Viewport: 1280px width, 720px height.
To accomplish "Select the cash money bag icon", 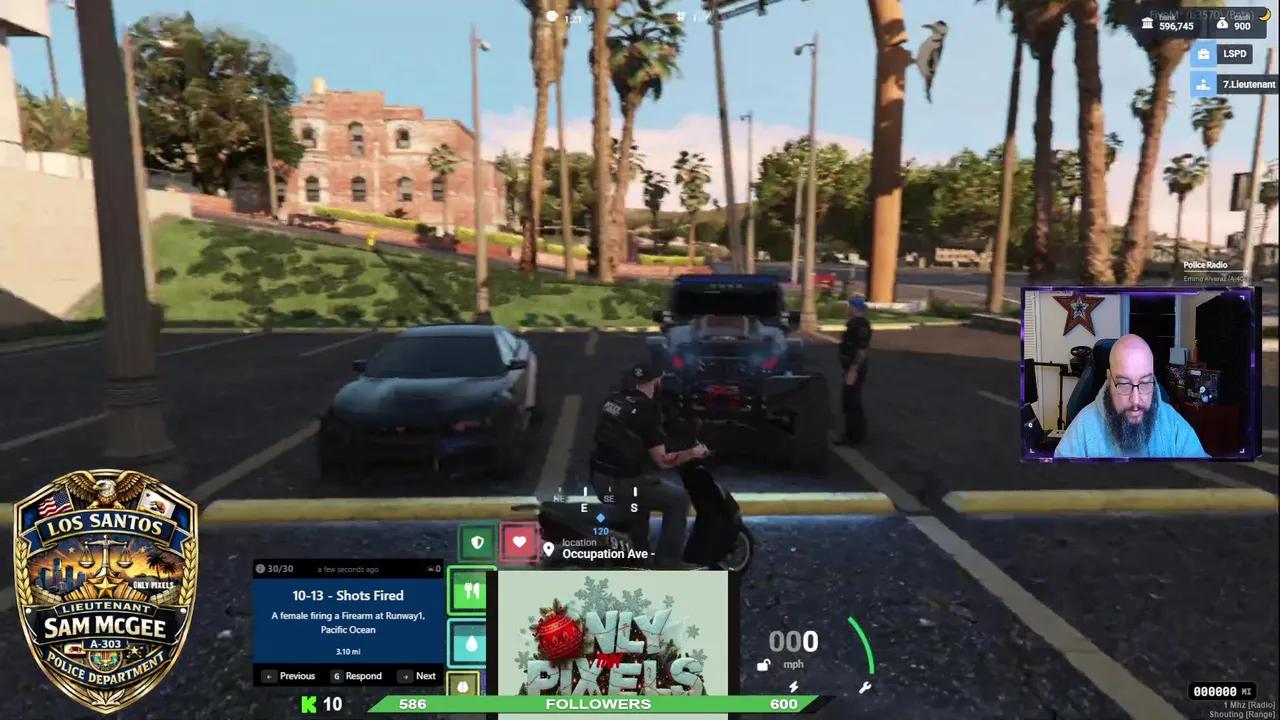I will coord(1222,23).
